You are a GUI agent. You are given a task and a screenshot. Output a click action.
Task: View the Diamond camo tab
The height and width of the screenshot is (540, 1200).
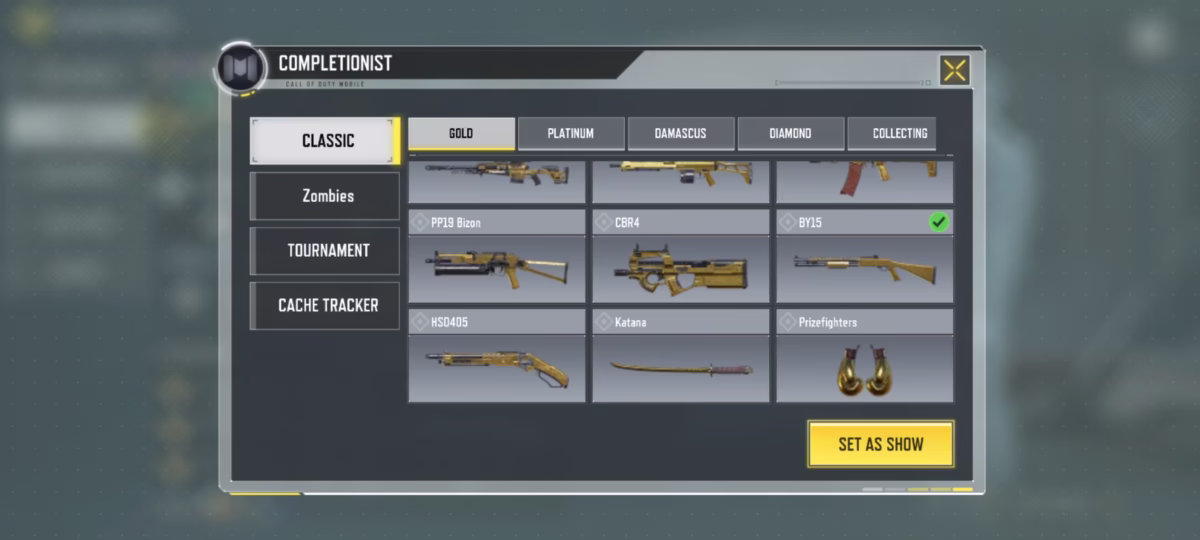(x=790, y=134)
